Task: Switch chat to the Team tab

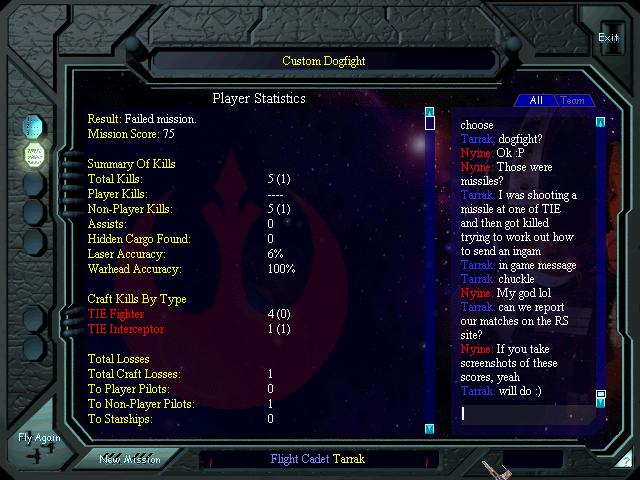Action: [x=573, y=100]
